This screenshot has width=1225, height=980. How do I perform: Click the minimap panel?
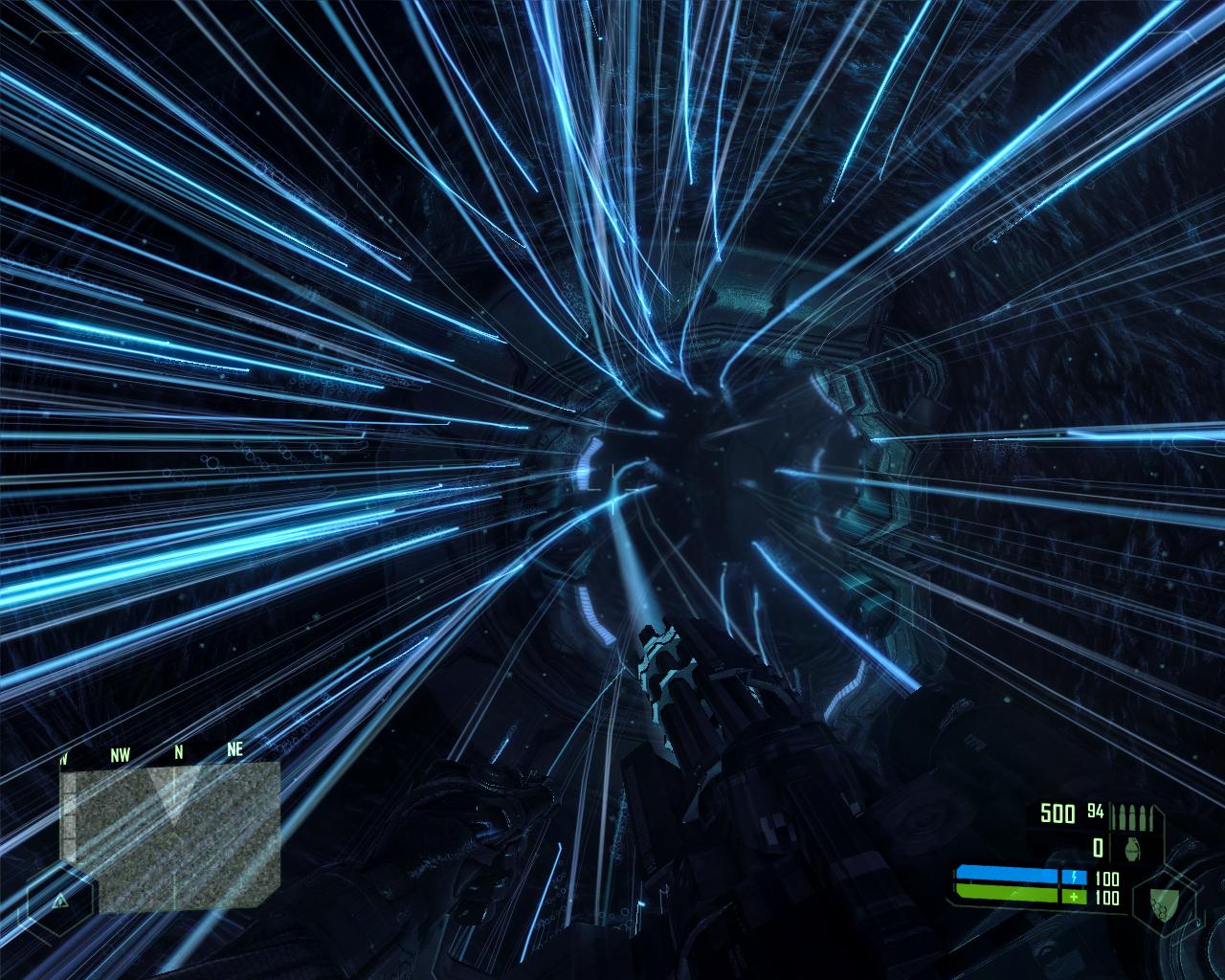click(x=169, y=835)
